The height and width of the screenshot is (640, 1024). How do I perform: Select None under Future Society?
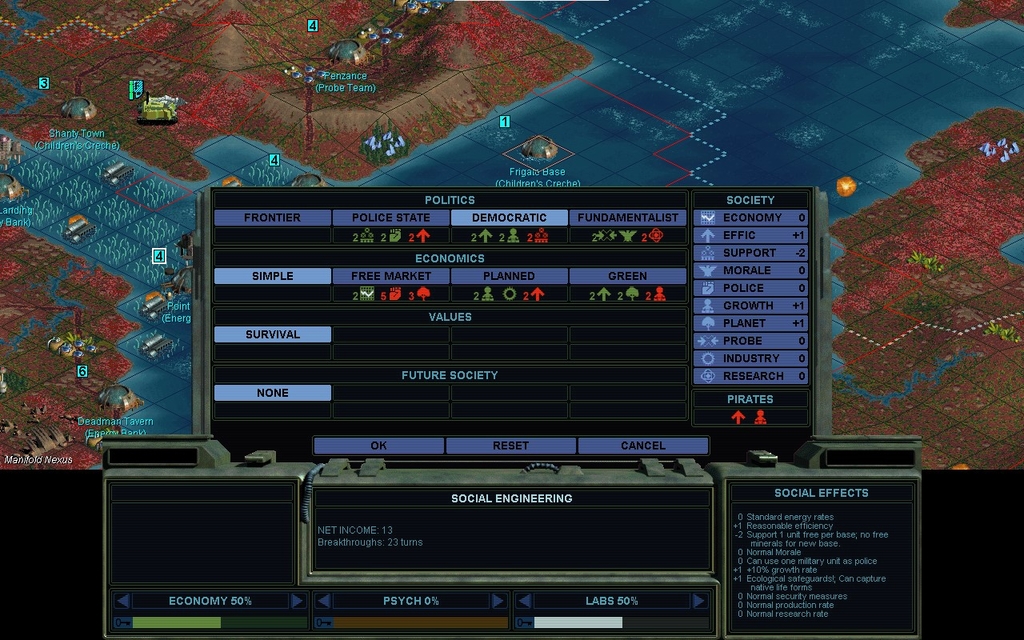pyautogui.click(x=272, y=393)
